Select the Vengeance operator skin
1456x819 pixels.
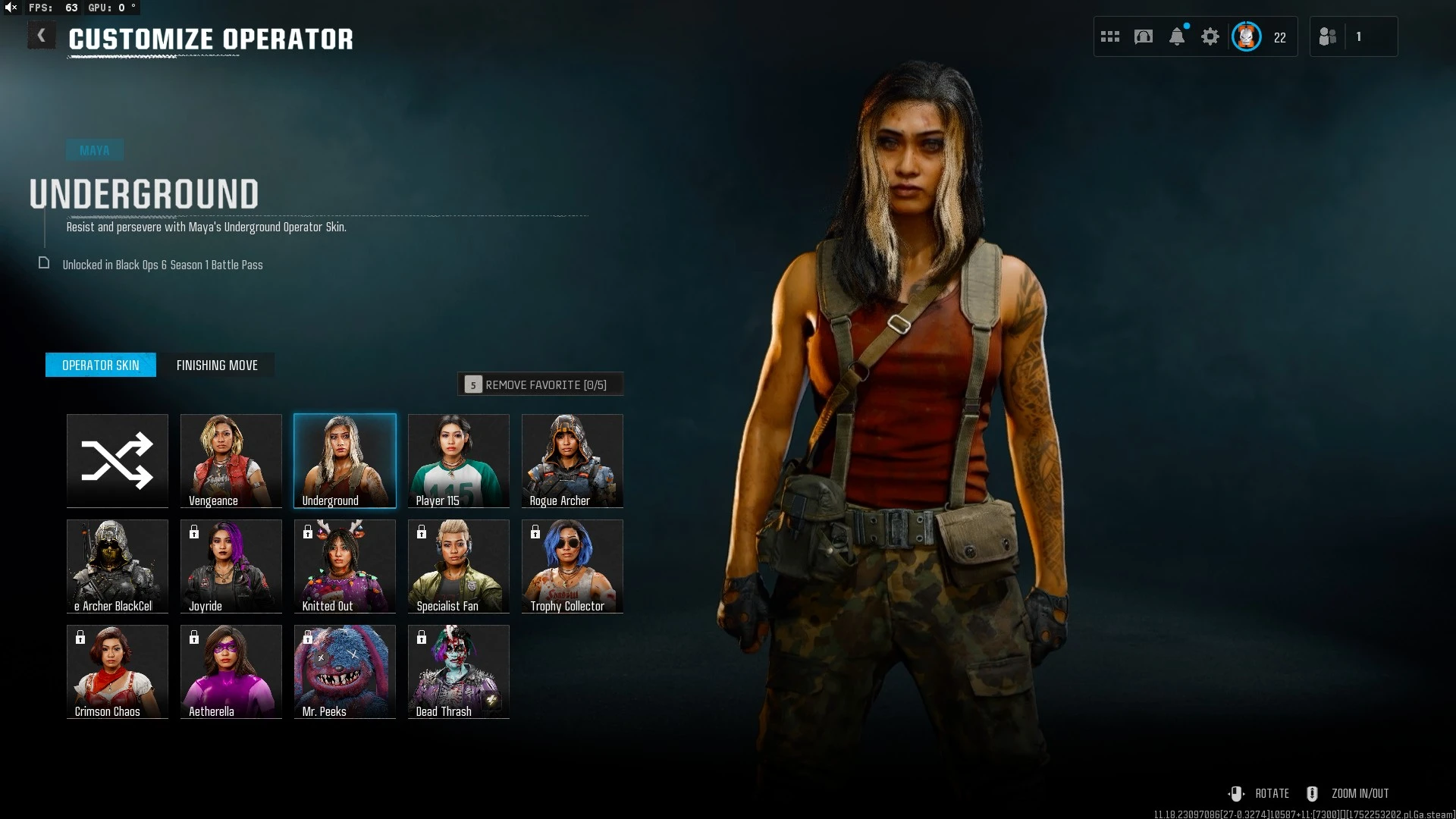[x=231, y=460]
